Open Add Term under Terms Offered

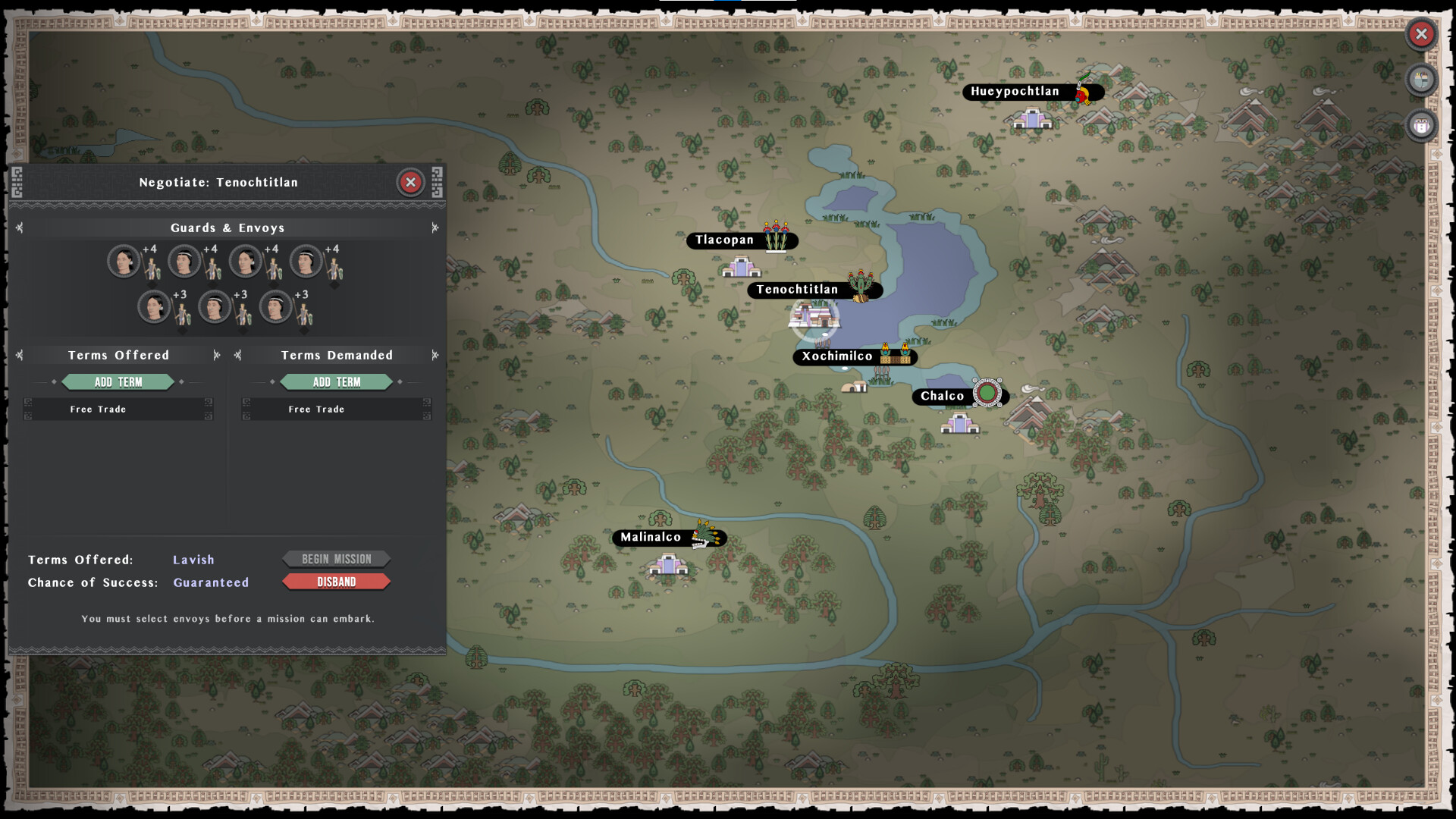coord(118,381)
